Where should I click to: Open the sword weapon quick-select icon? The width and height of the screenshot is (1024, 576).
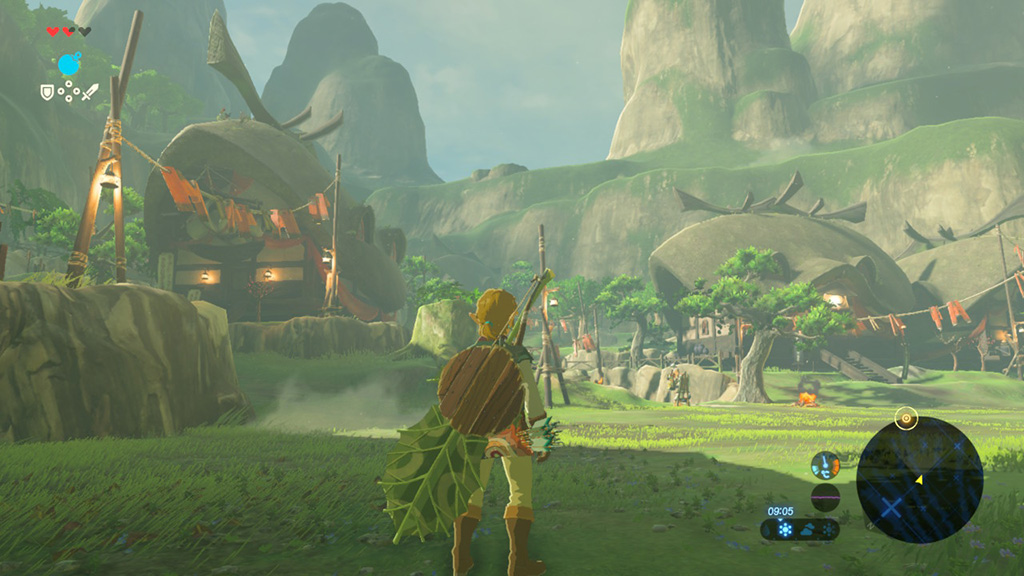click(x=90, y=92)
